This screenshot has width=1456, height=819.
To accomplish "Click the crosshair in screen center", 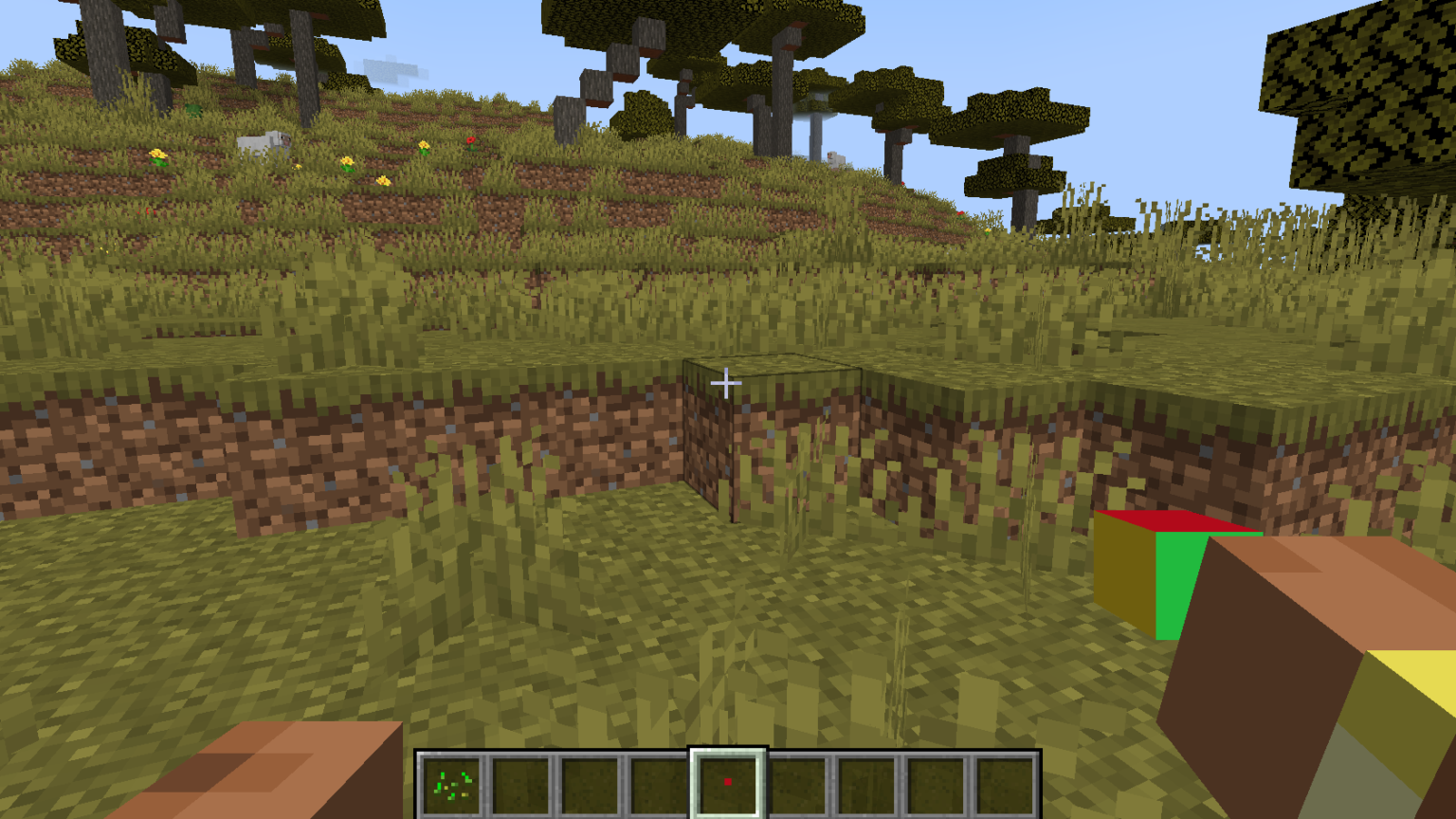I will 728,382.
